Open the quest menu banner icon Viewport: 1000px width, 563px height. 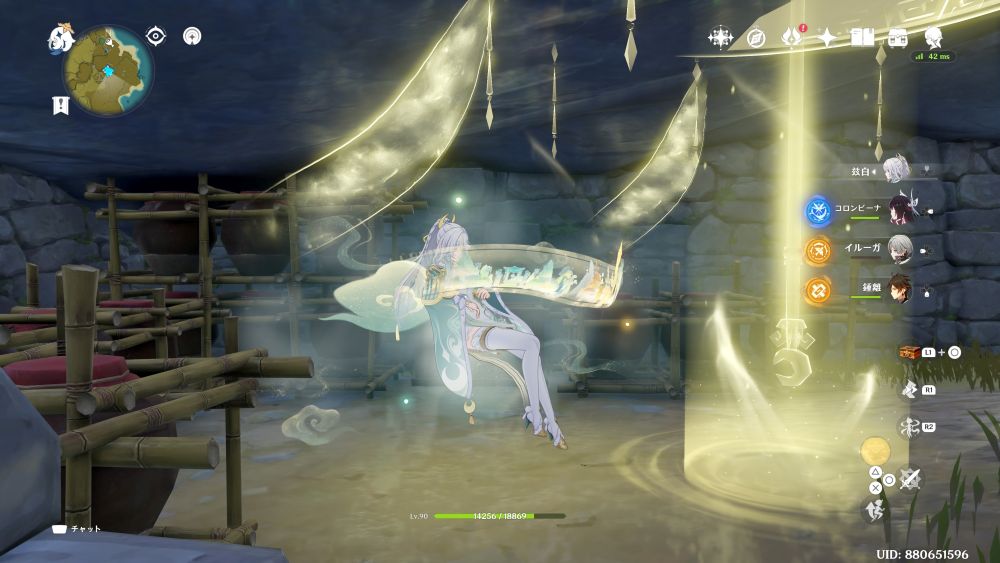(x=60, y=104)
